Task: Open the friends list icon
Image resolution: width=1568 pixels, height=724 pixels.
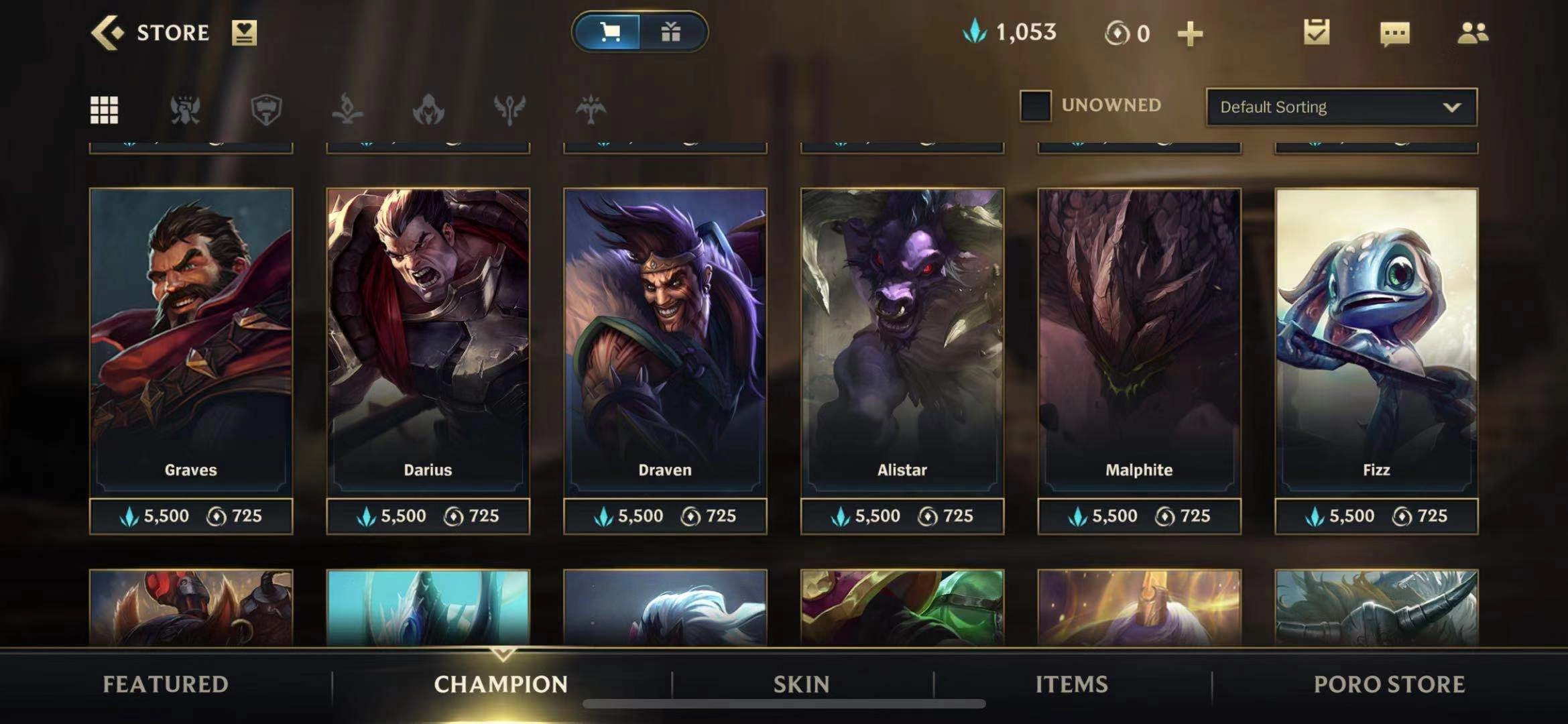Action: tap(1473, 33)
